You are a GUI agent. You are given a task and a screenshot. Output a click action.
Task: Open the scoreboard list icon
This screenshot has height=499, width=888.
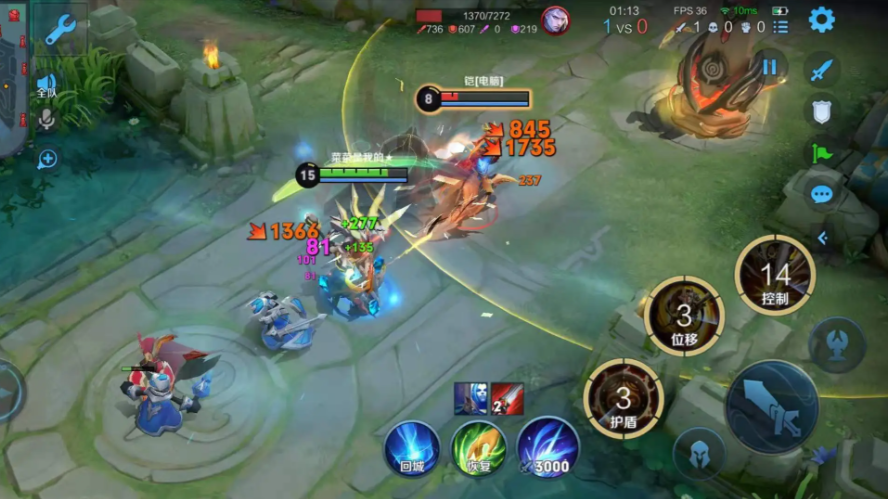click(x=781, y=27)
